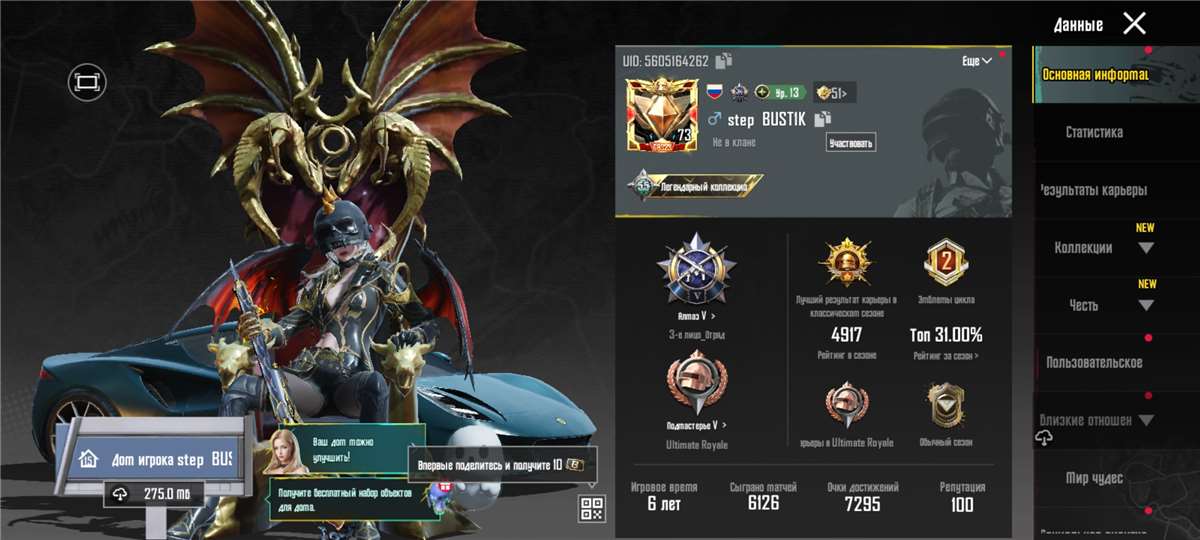This screenshot has height=540, width=1200.
Task: Open the season rating Топ 31.00%
Action: pyautogui.click(x=946, y=335)
